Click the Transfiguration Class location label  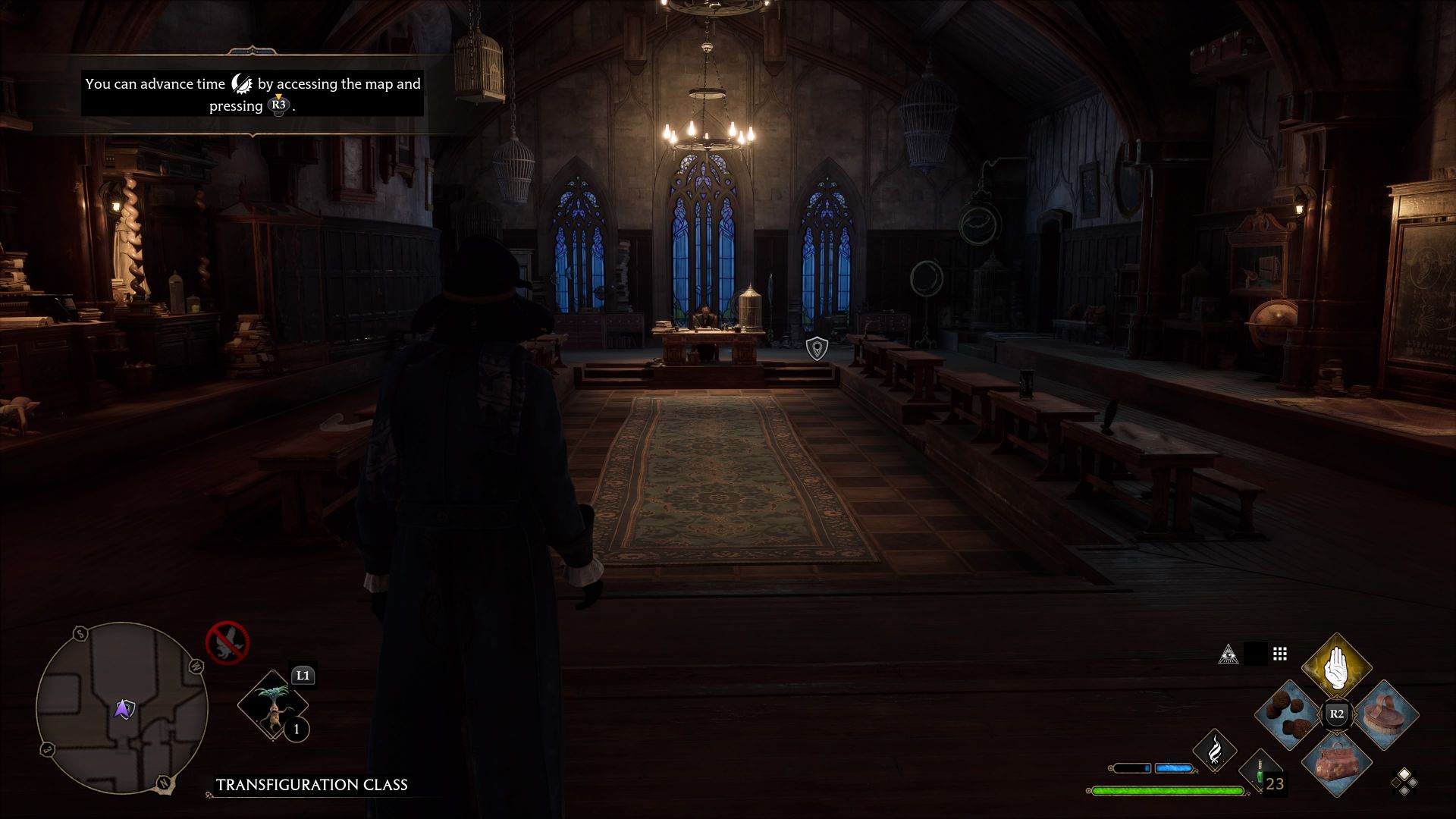coord(312,786)
